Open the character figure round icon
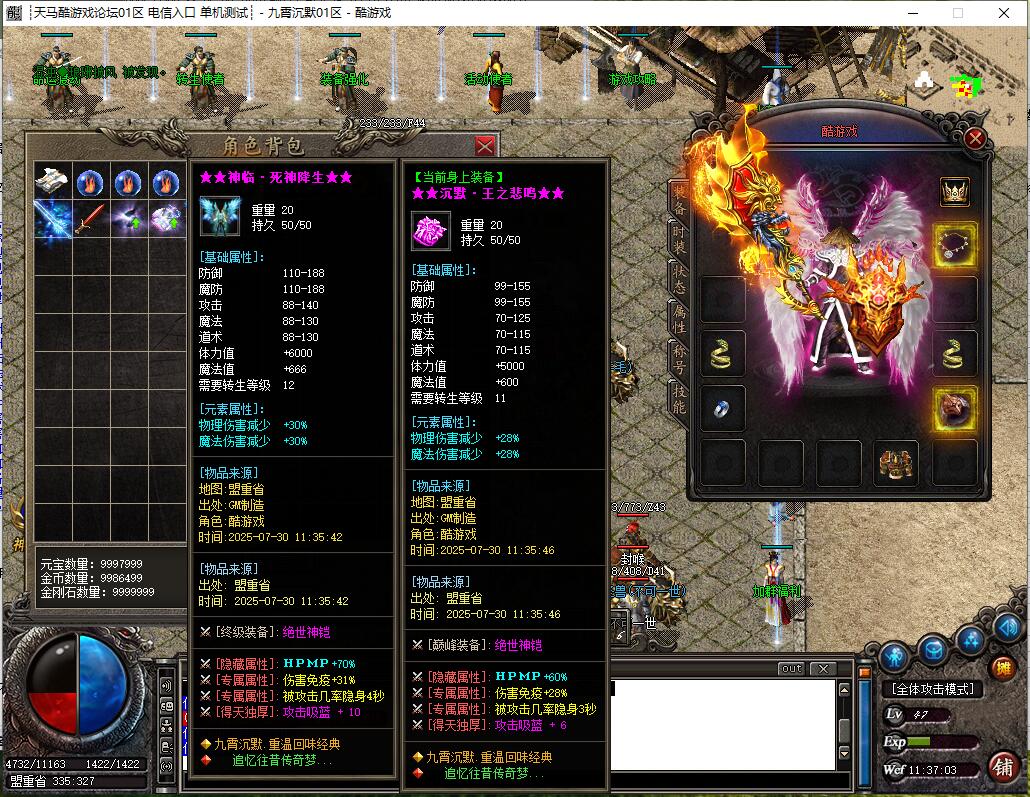The image size is (1030, 797). click(894, 656)
